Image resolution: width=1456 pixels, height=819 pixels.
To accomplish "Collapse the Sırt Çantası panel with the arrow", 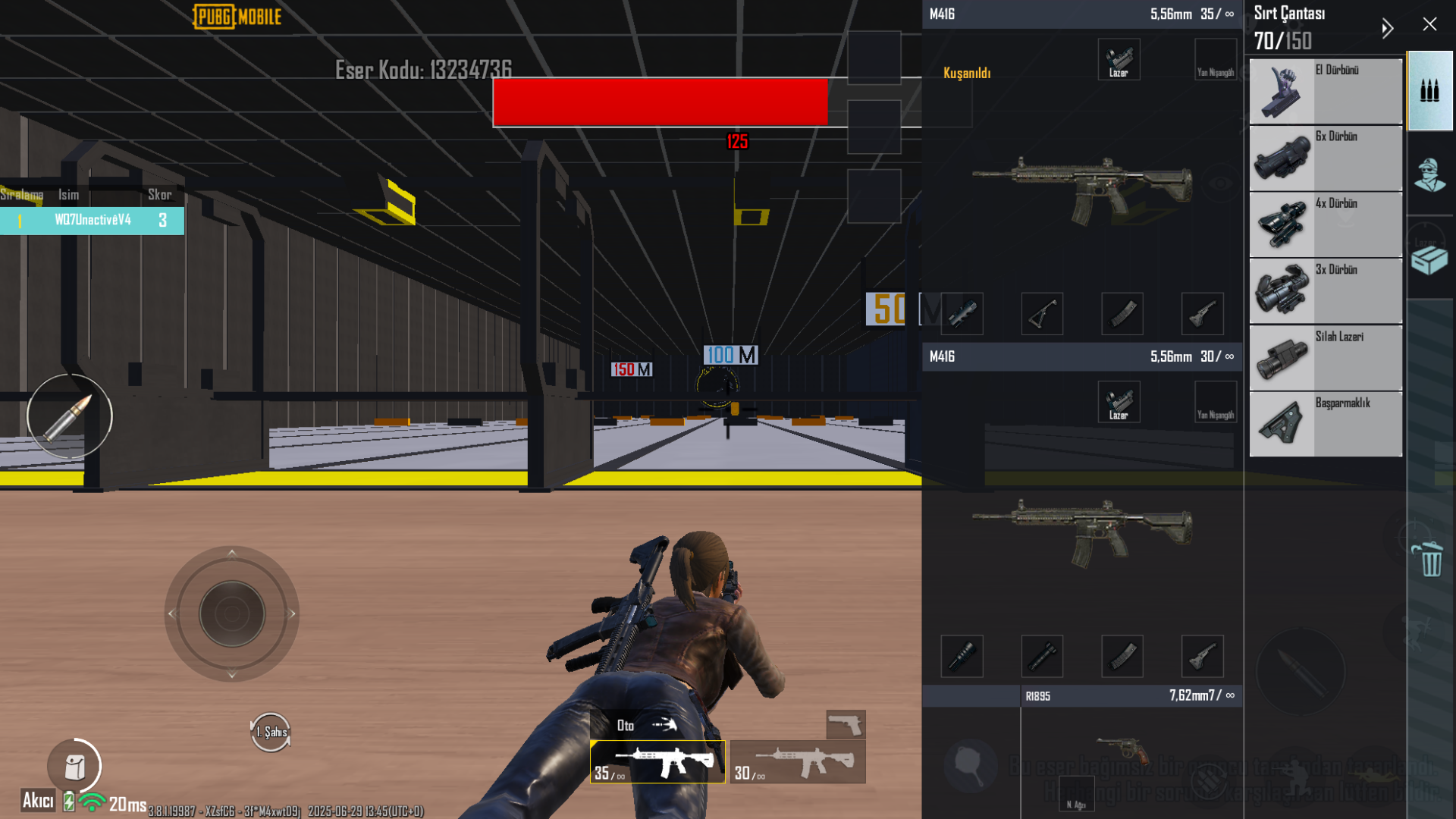I will [1388, 28].
